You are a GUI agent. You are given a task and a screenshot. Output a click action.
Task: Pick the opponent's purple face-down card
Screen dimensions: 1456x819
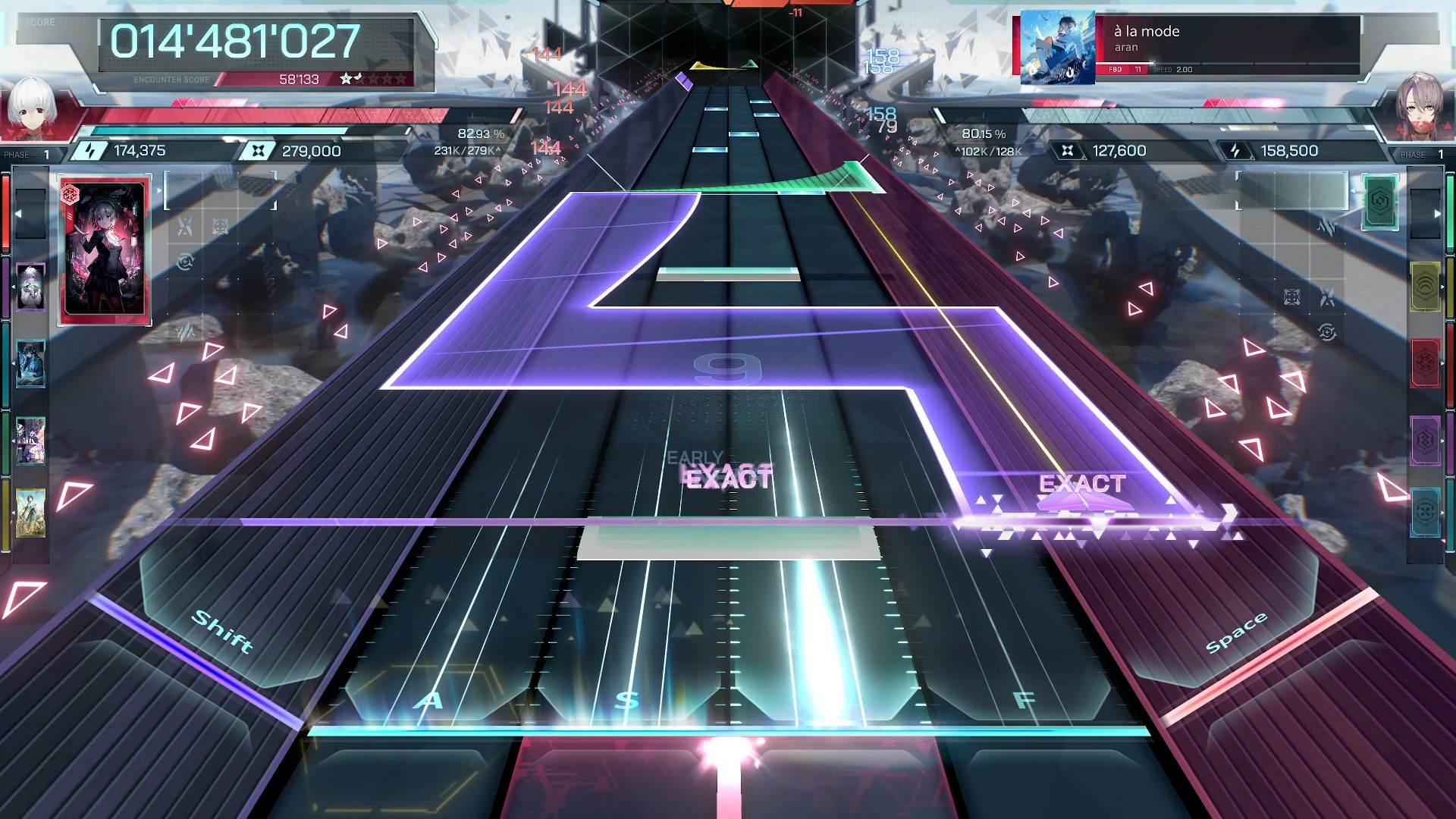(x=1425, y=440)
